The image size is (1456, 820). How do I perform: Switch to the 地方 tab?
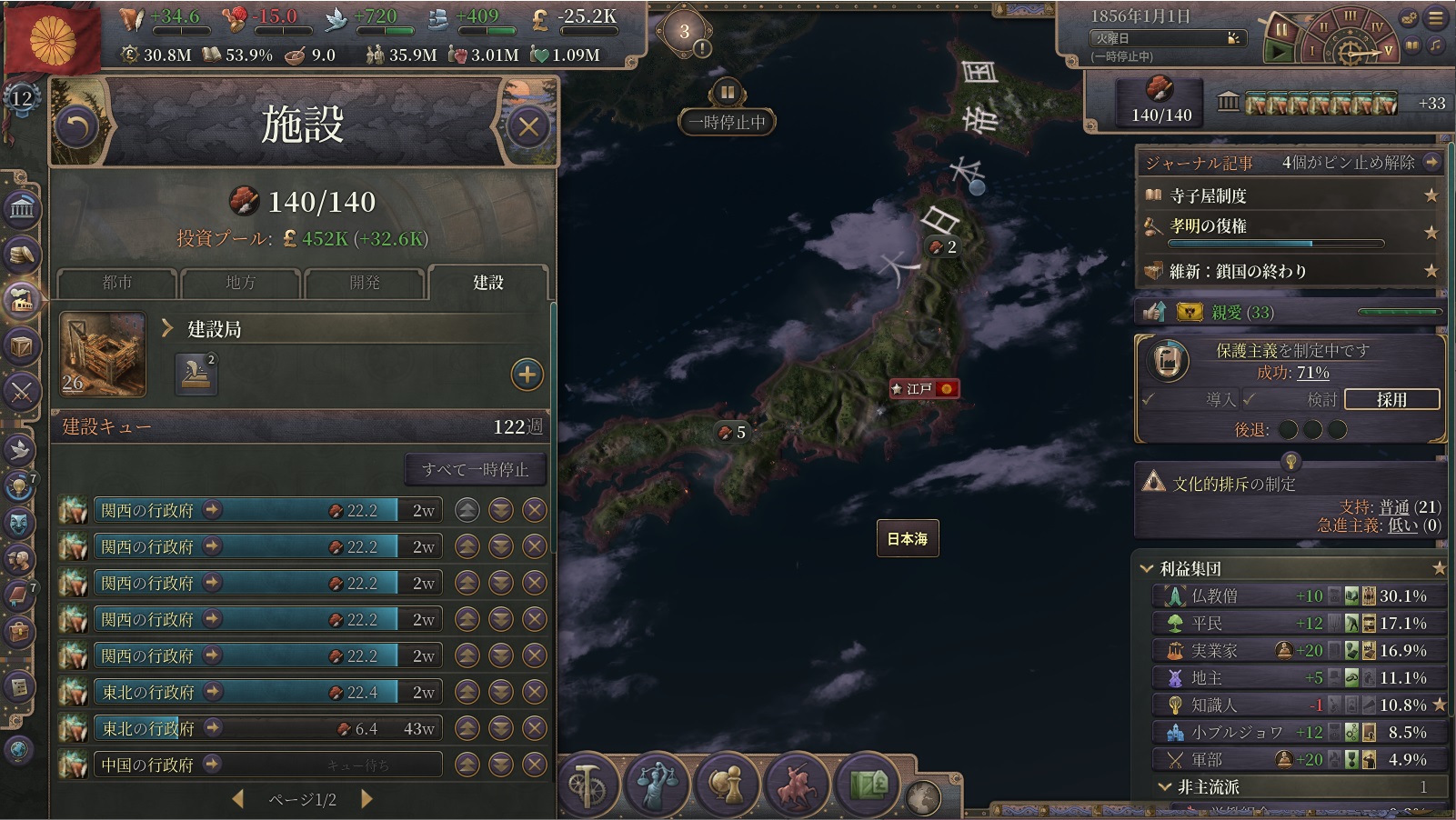click(x=241, y=283)
